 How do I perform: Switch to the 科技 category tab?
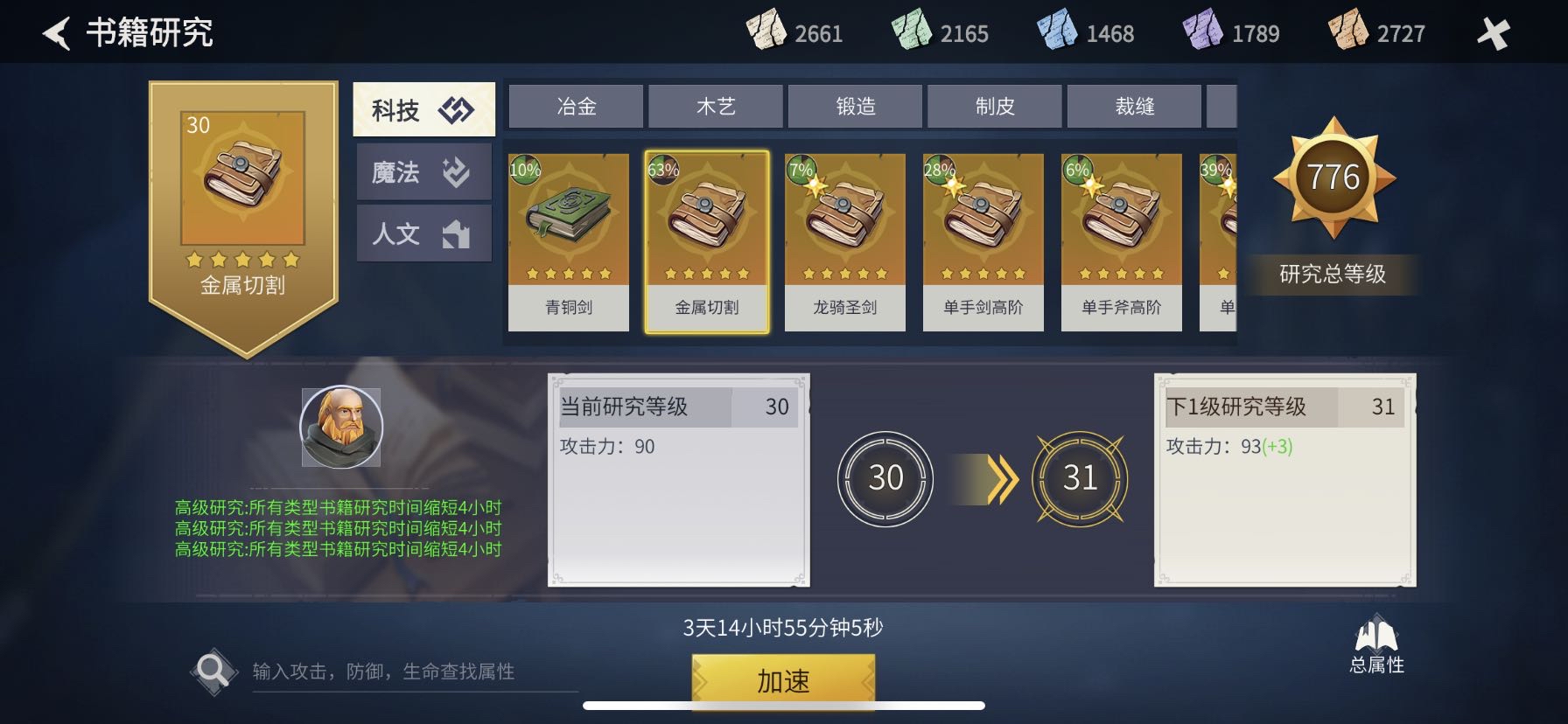423,110
